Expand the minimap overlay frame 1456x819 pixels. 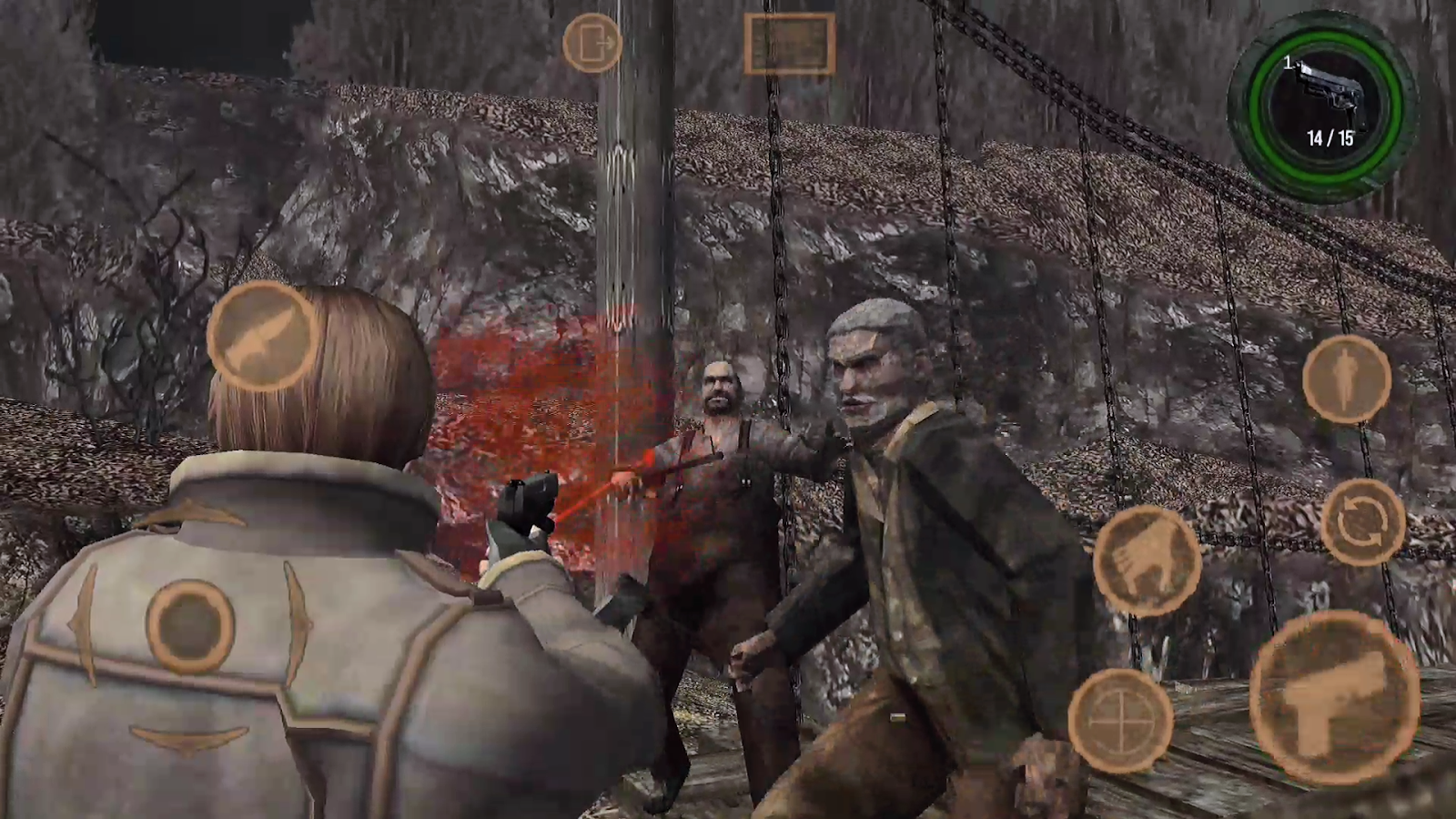(790, 43)
